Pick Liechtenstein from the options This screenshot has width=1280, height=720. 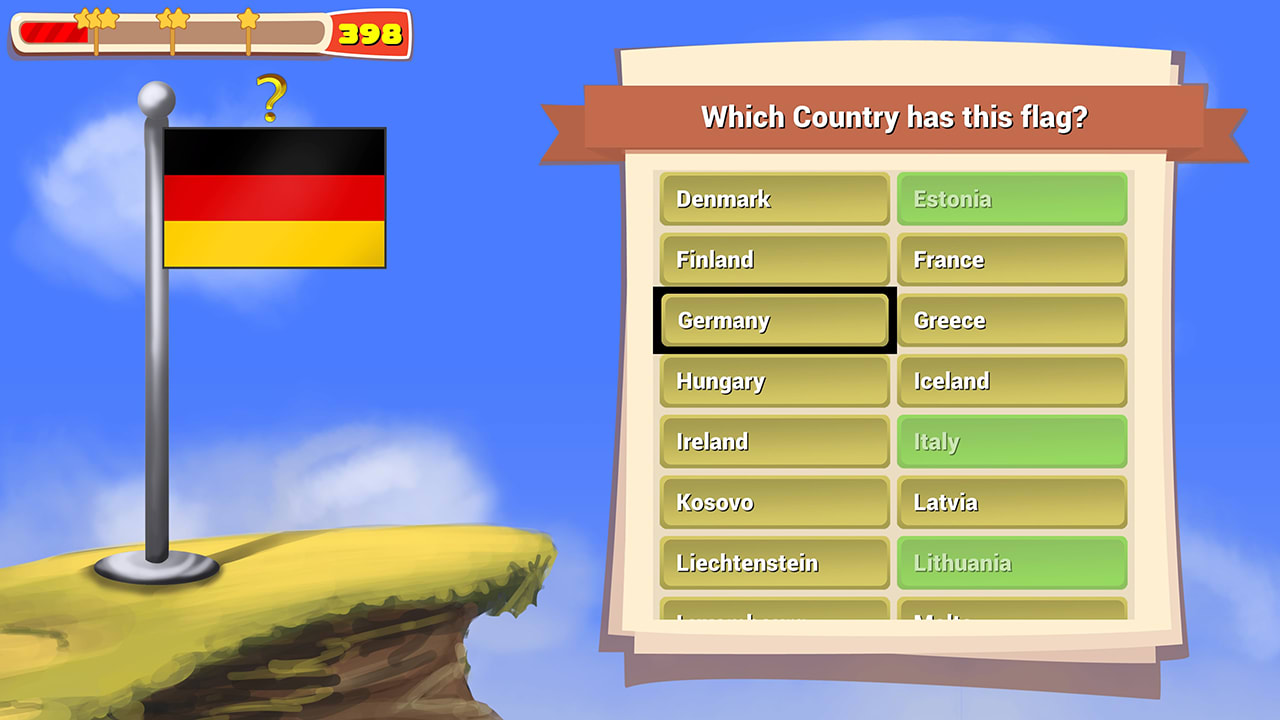(x=774, y=563)
